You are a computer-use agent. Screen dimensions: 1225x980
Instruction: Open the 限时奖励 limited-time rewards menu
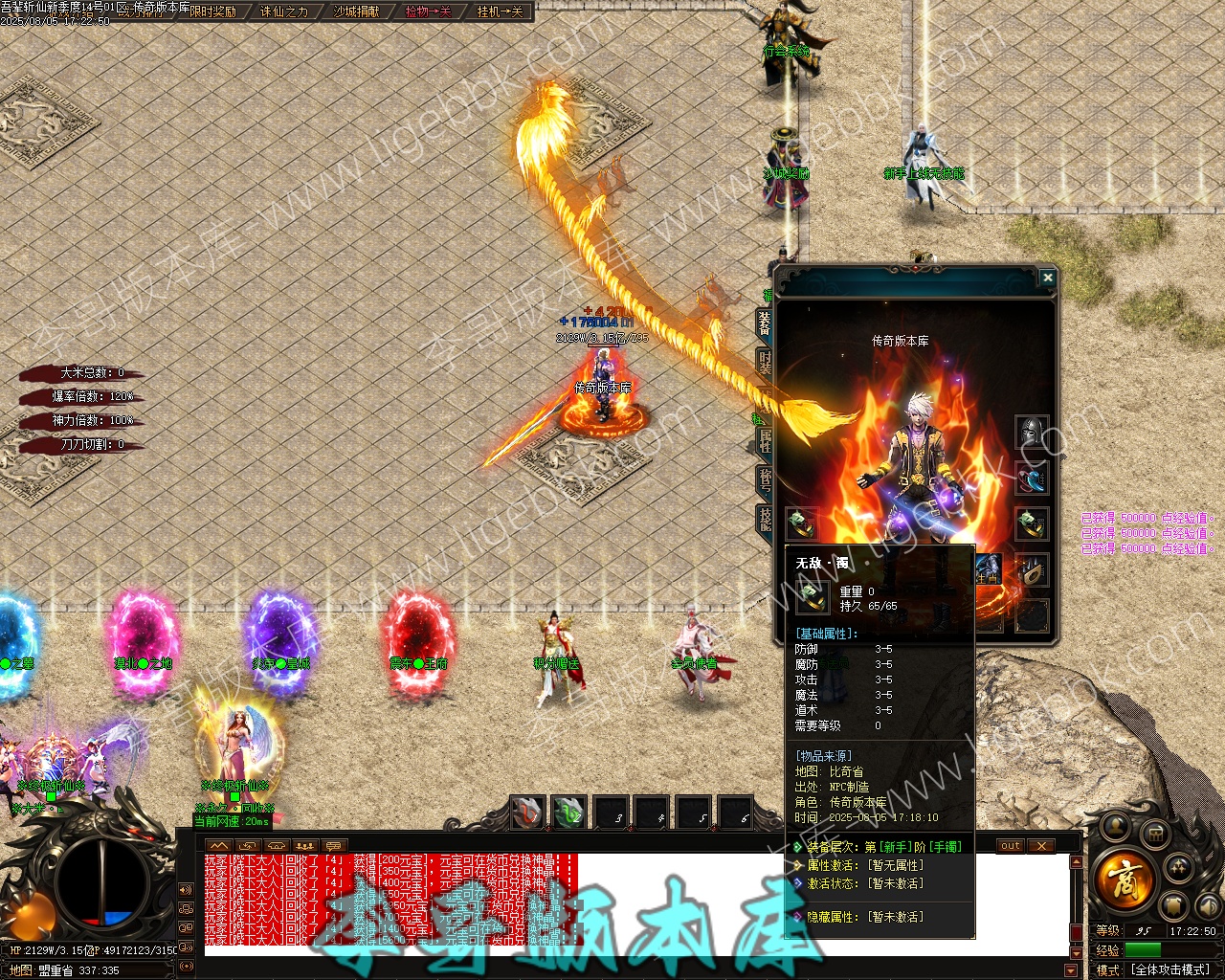click(x=212, y=11)
